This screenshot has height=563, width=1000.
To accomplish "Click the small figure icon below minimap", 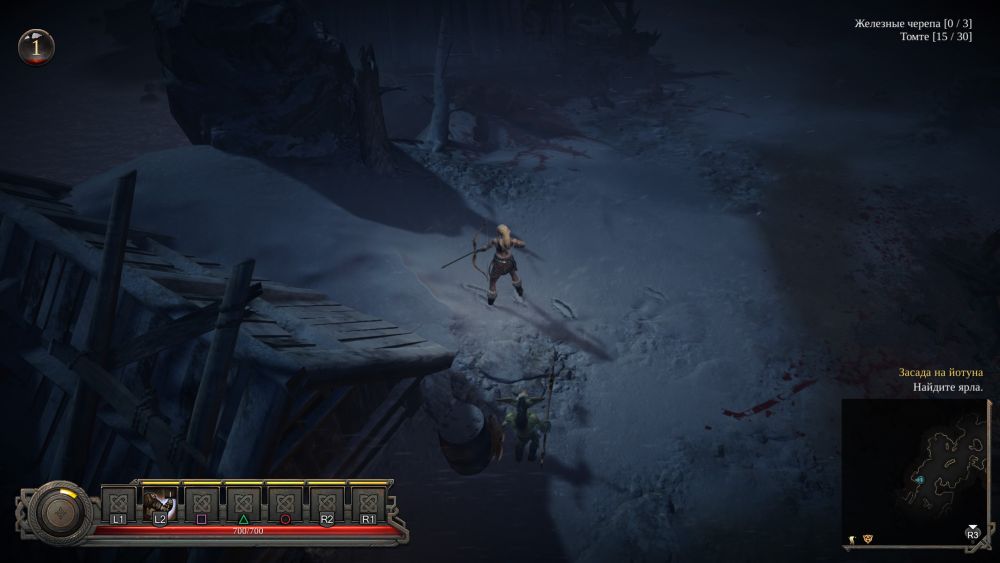I will (x=851, y=538).
